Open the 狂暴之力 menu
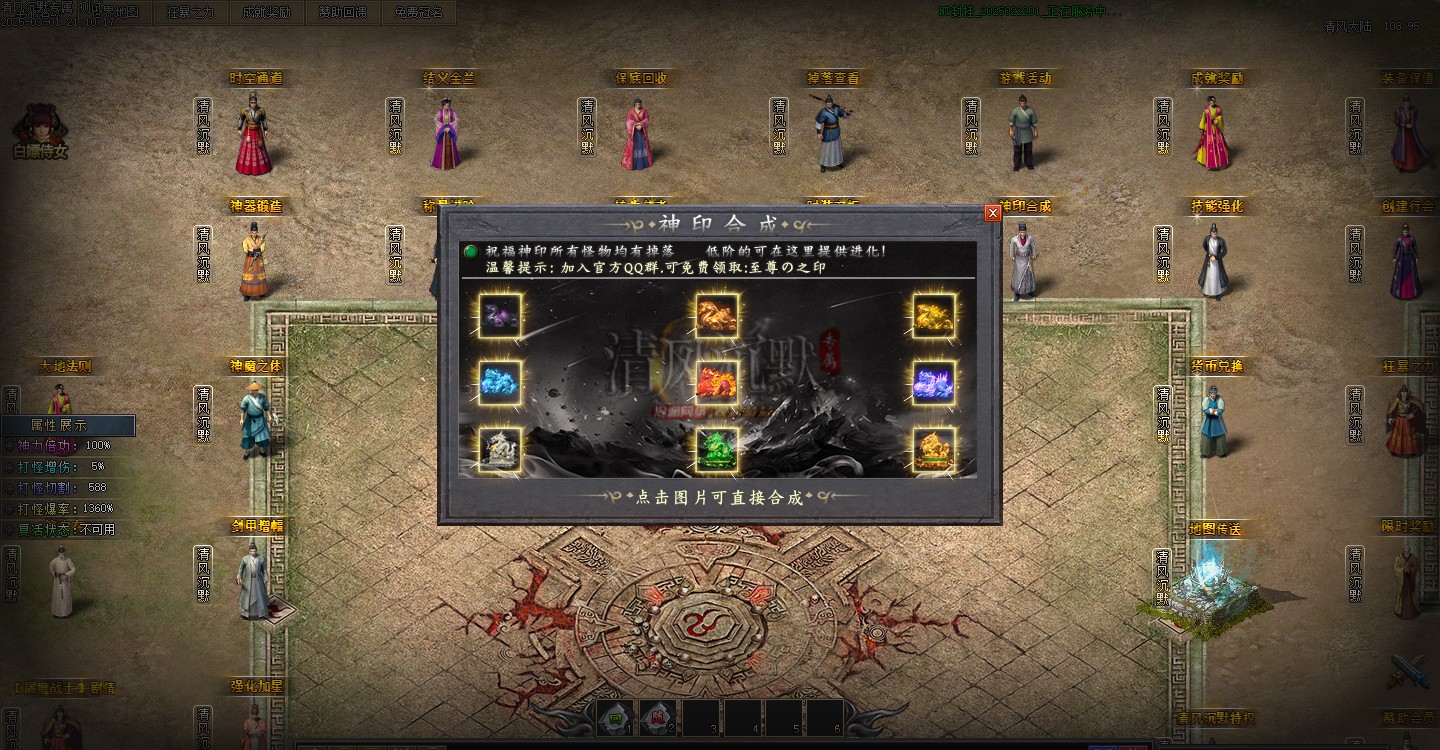This screenshot has width=1440, height=750. point(190,13)
